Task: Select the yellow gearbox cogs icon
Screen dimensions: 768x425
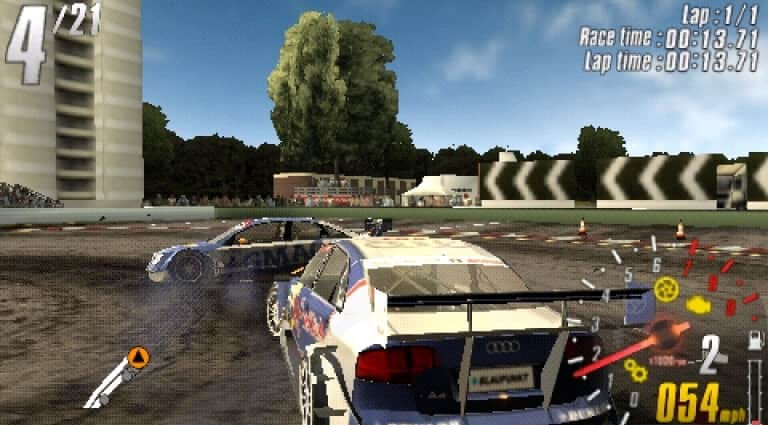Action: 636,369
